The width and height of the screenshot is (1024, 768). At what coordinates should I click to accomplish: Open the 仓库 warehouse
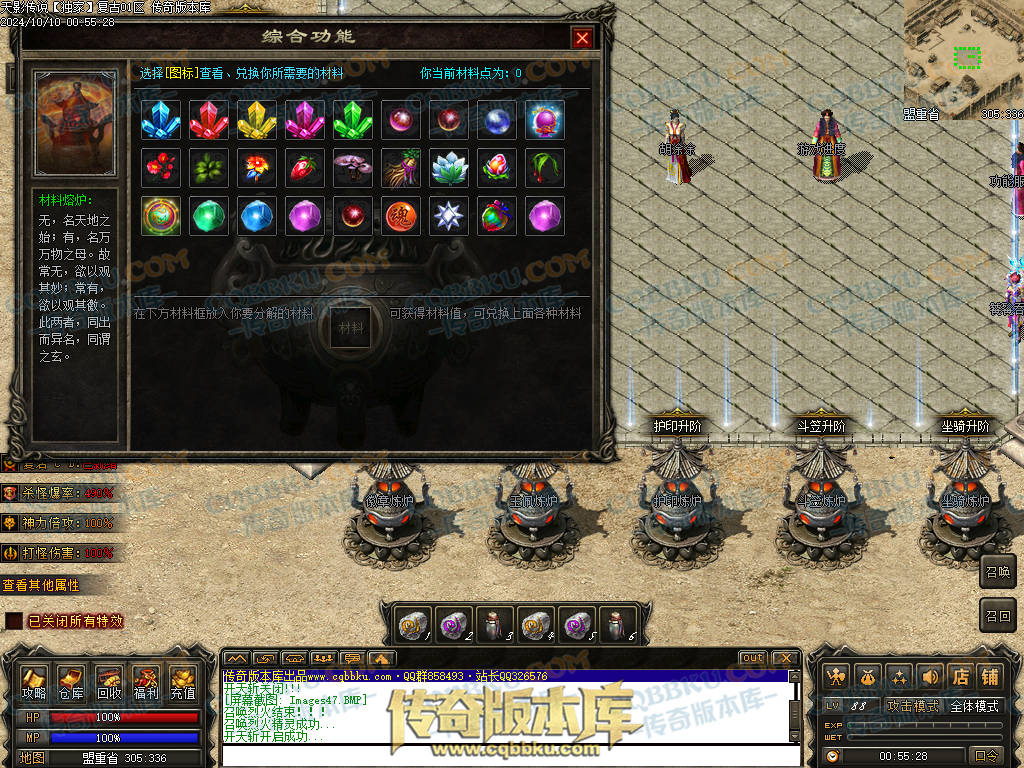pyautogui.click(x=71, y=682)
